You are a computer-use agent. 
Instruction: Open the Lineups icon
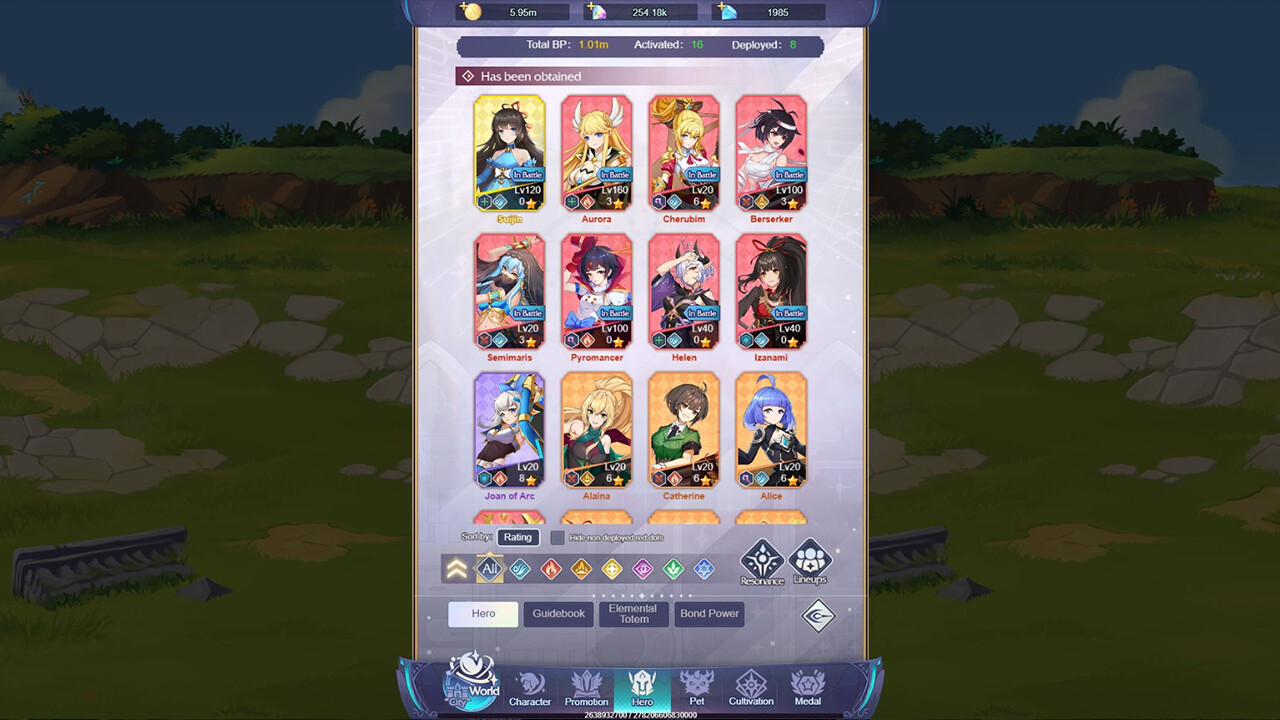click(x=810, y=560)
